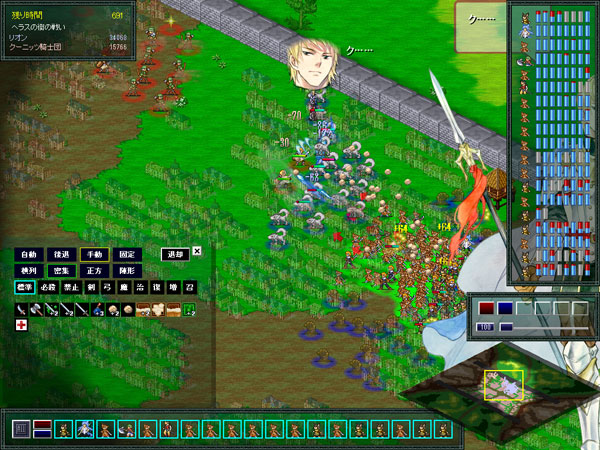Choose the 密集 dense formation
The height and width of the screenshot is (450, 600).
click(x=62, y=271)
